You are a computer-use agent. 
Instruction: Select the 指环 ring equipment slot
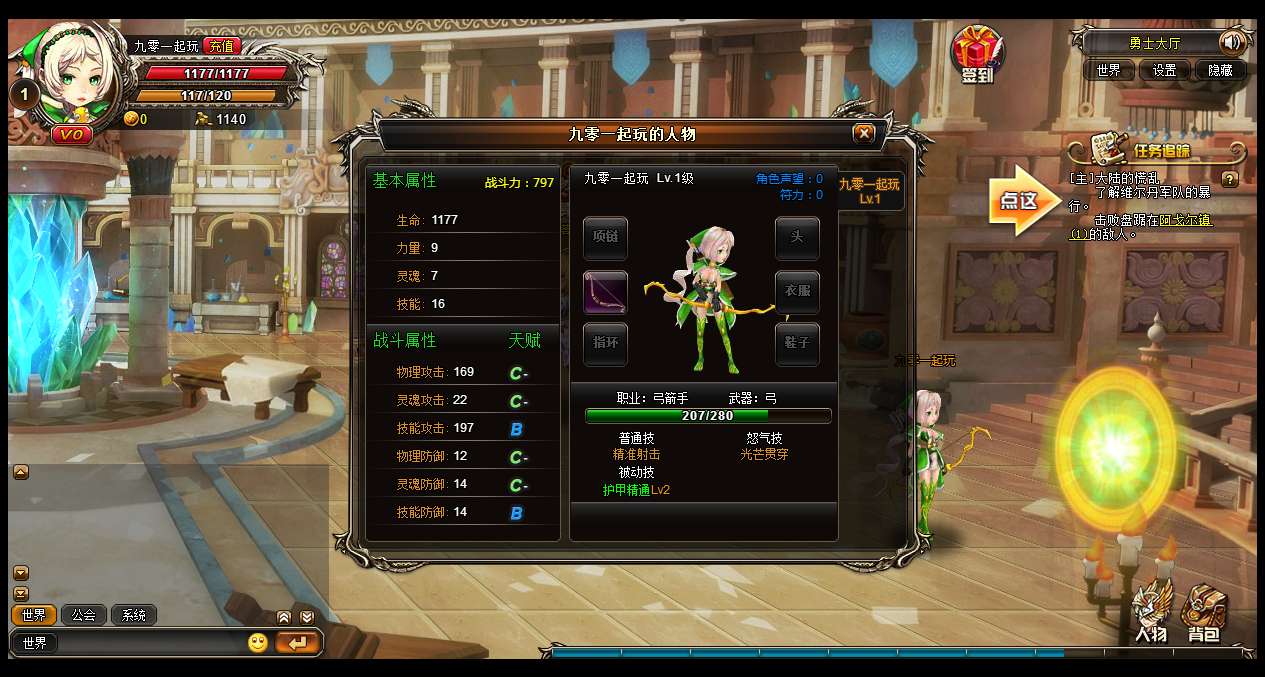coord(605,344)
